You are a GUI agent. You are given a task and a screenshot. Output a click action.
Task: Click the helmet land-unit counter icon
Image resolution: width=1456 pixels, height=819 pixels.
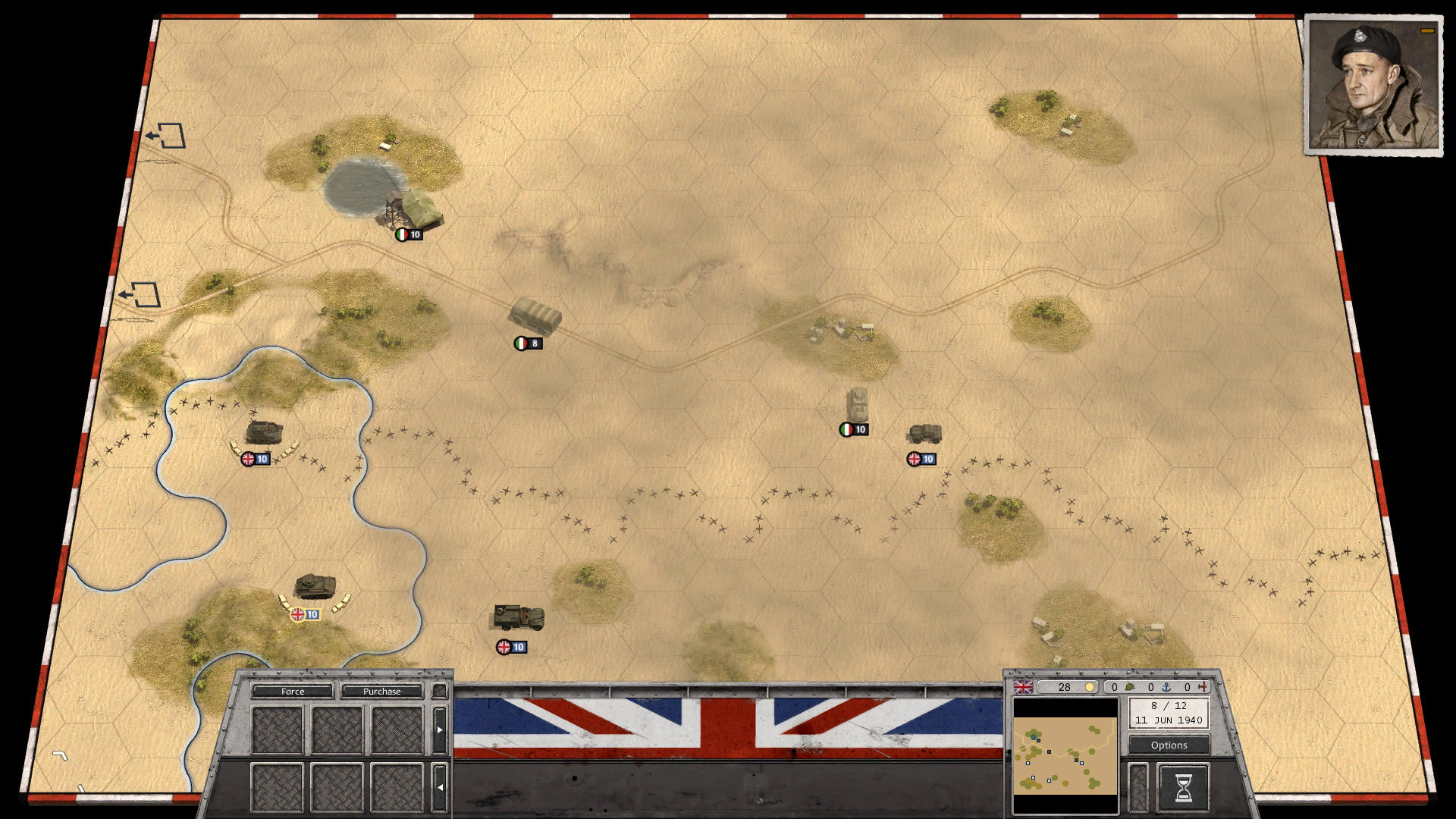pos(1130,686)
